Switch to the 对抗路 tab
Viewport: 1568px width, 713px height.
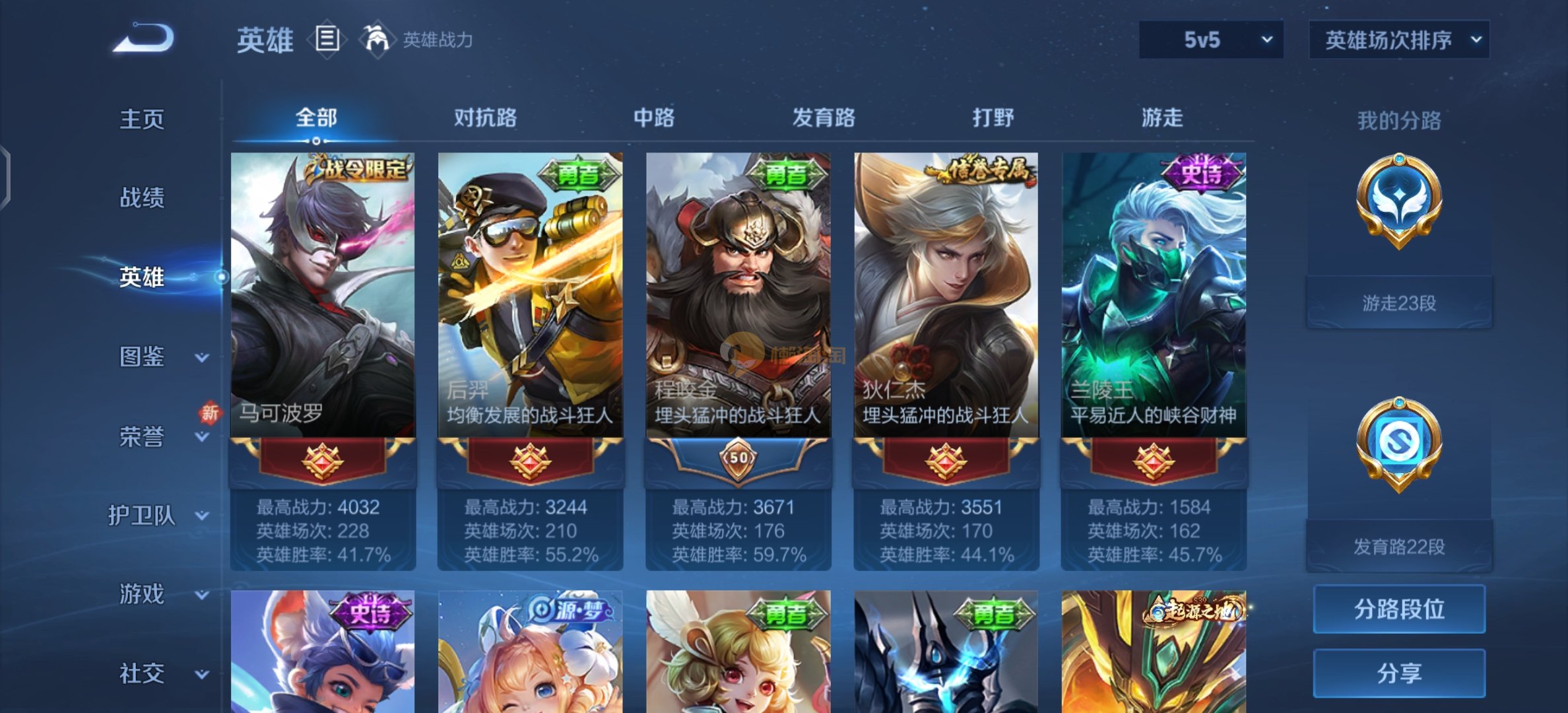tap(485, 118)
